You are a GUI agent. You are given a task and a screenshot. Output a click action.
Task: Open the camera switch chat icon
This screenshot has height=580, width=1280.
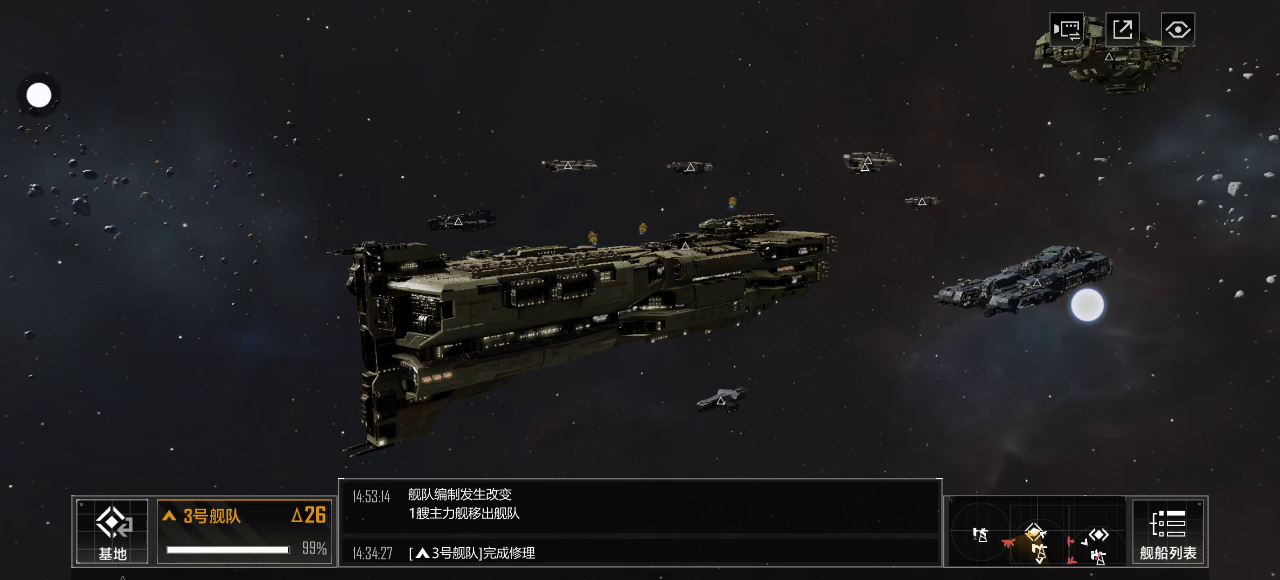(x=1066, y=29)
